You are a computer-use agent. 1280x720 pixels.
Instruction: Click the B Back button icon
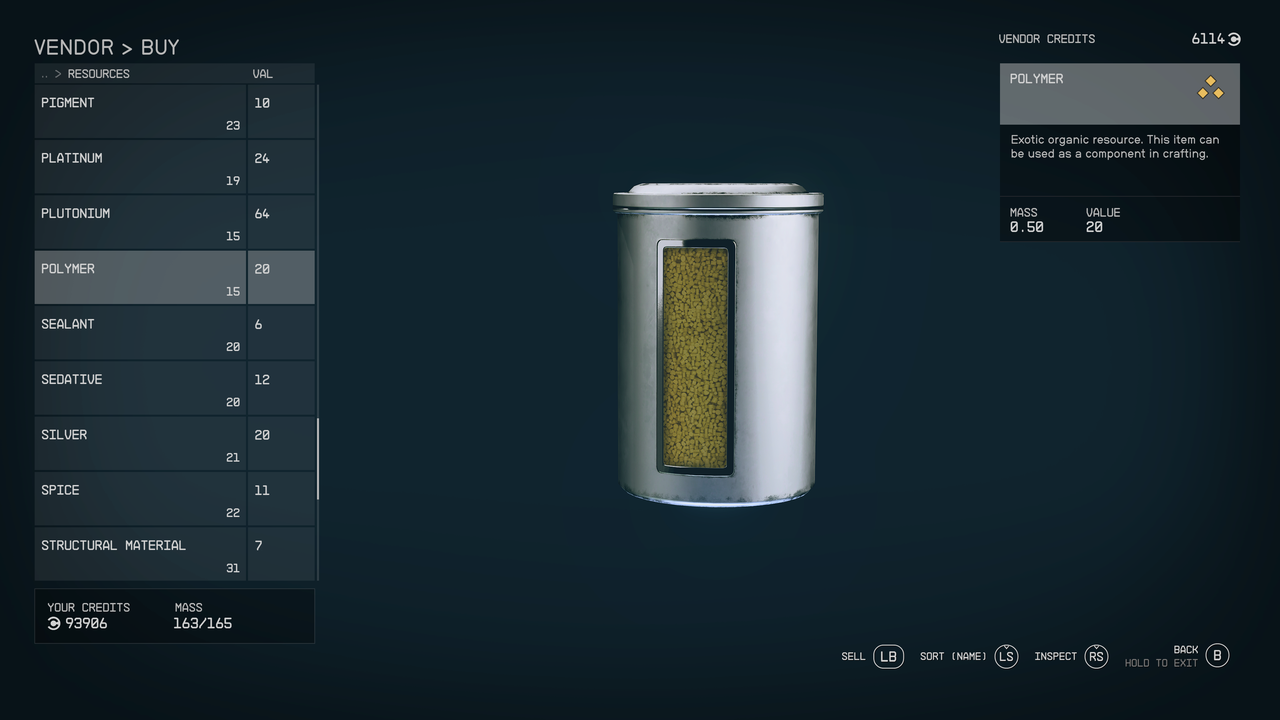point(1217,655)
